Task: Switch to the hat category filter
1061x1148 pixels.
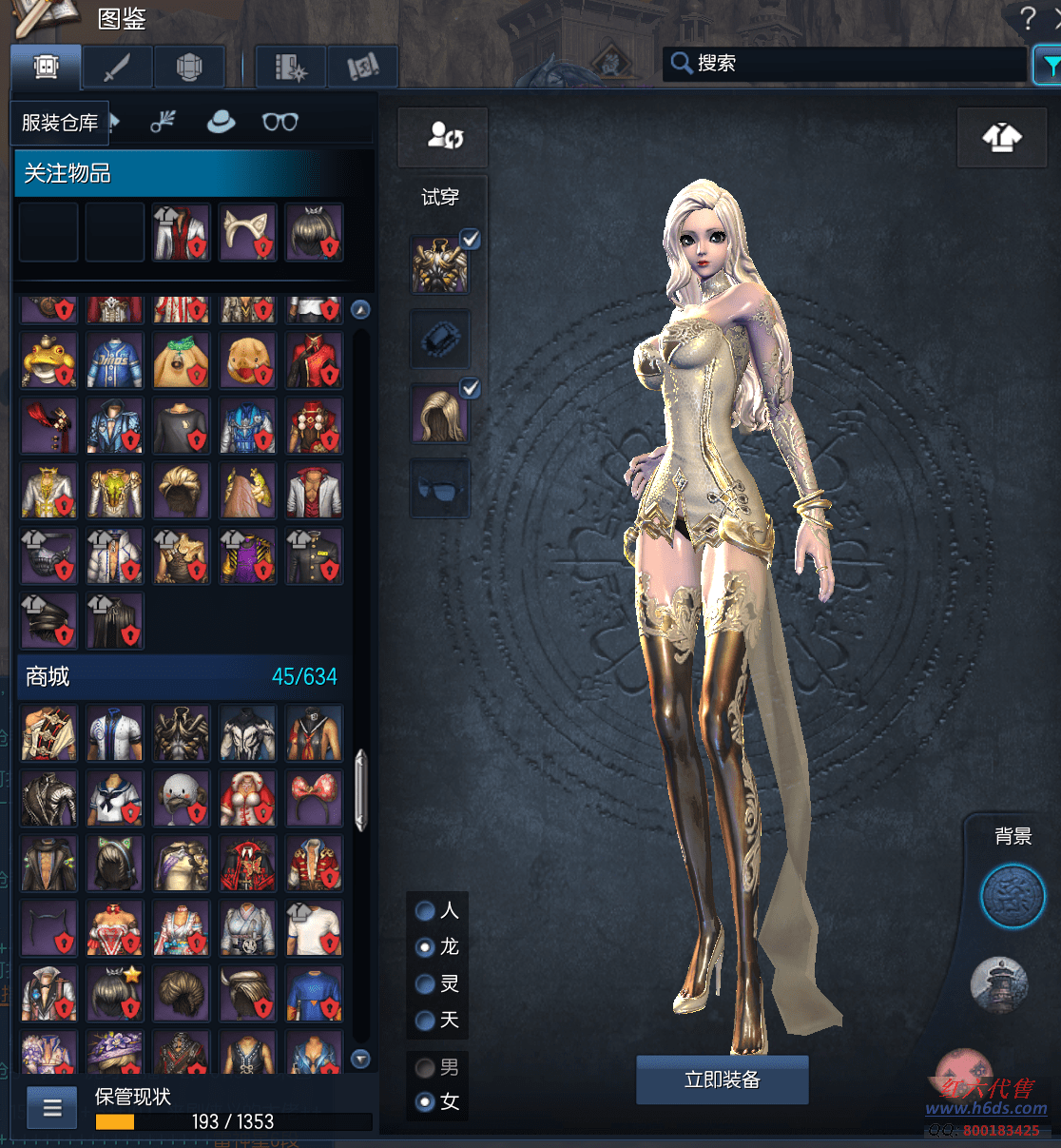Action: coord(221,122)
